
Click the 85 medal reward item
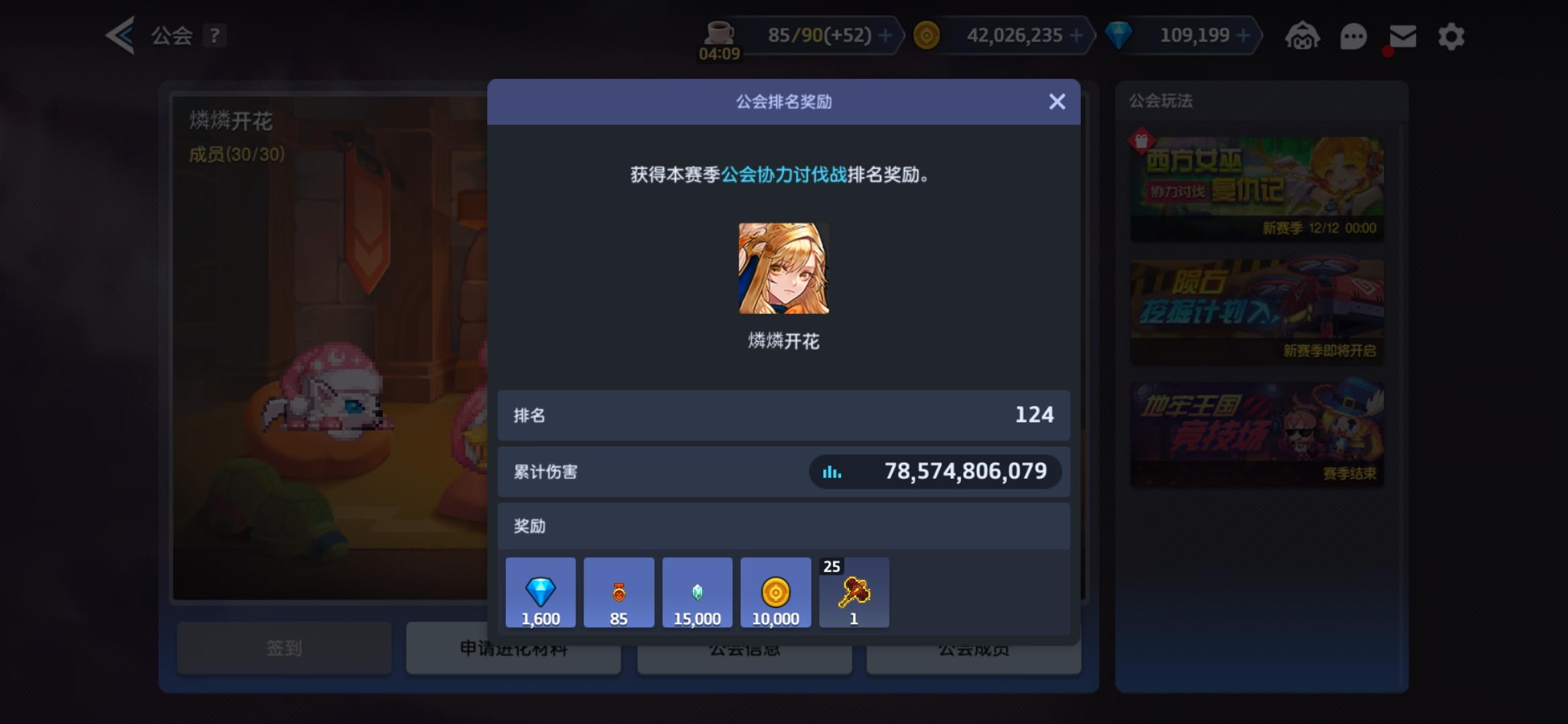[618, 592]
